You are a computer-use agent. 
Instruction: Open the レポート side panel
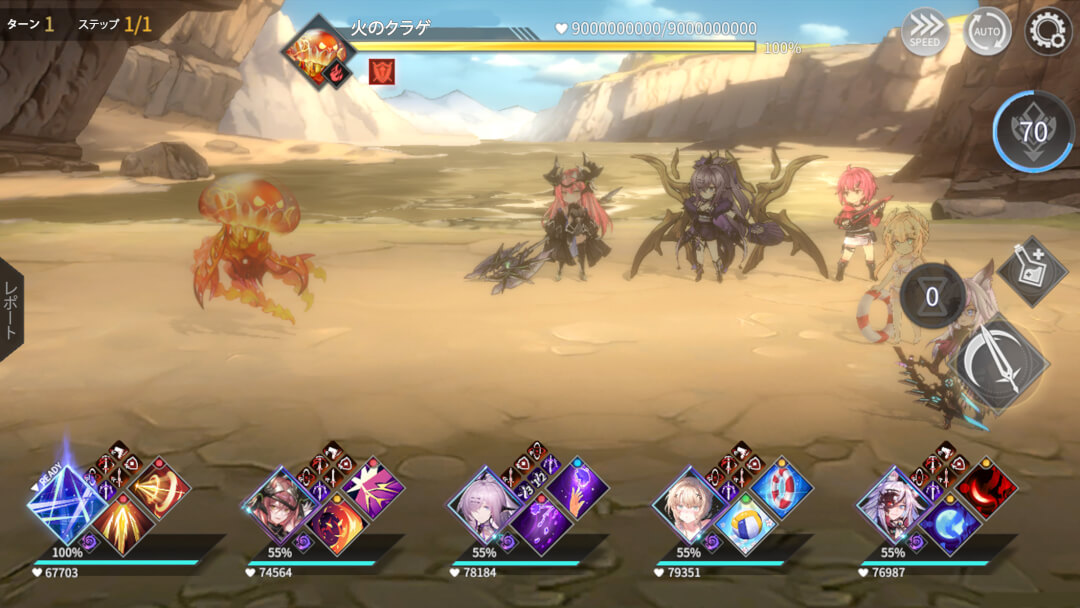[11, 309]
